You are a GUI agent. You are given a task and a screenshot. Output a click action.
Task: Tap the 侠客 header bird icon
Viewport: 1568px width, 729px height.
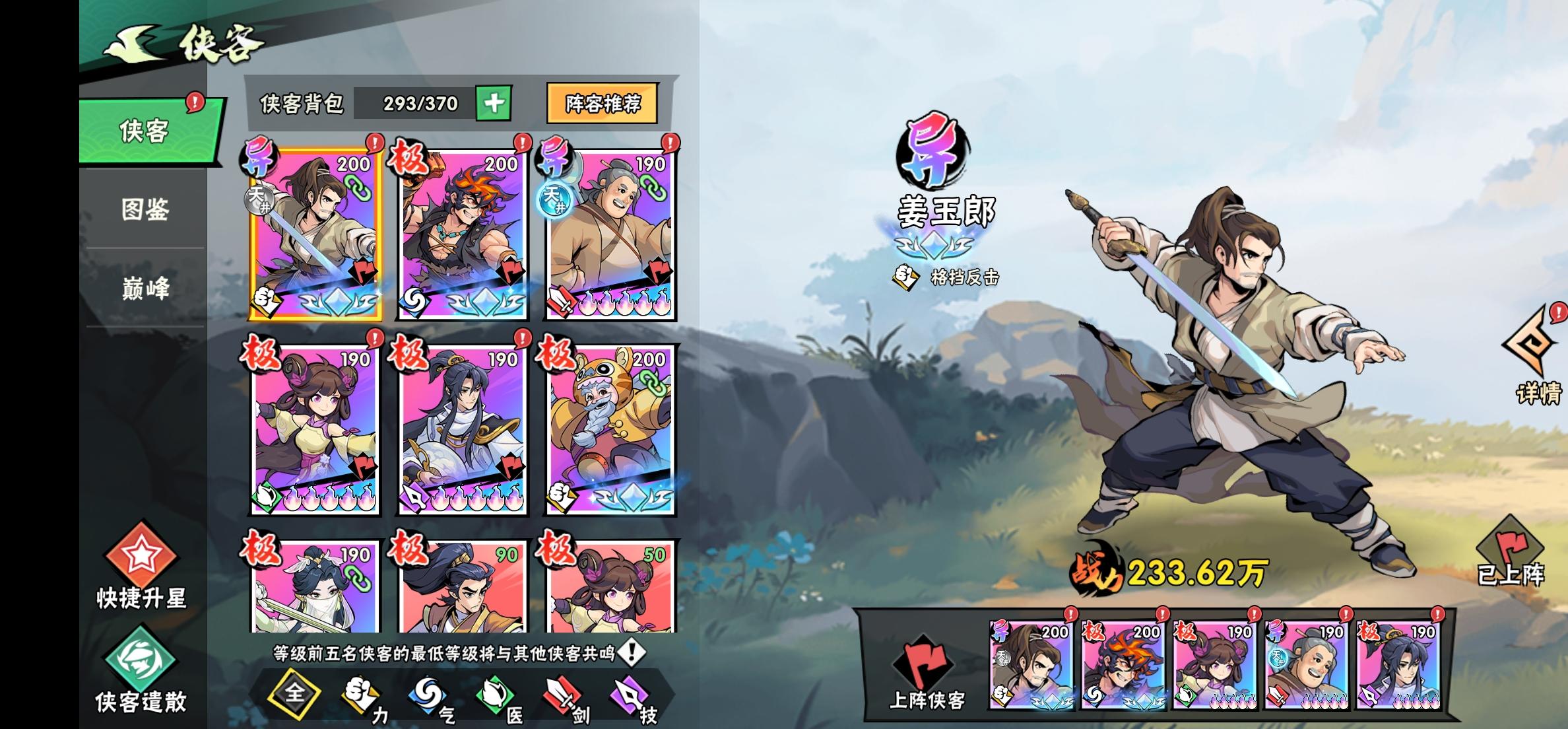tap(131, 42)
